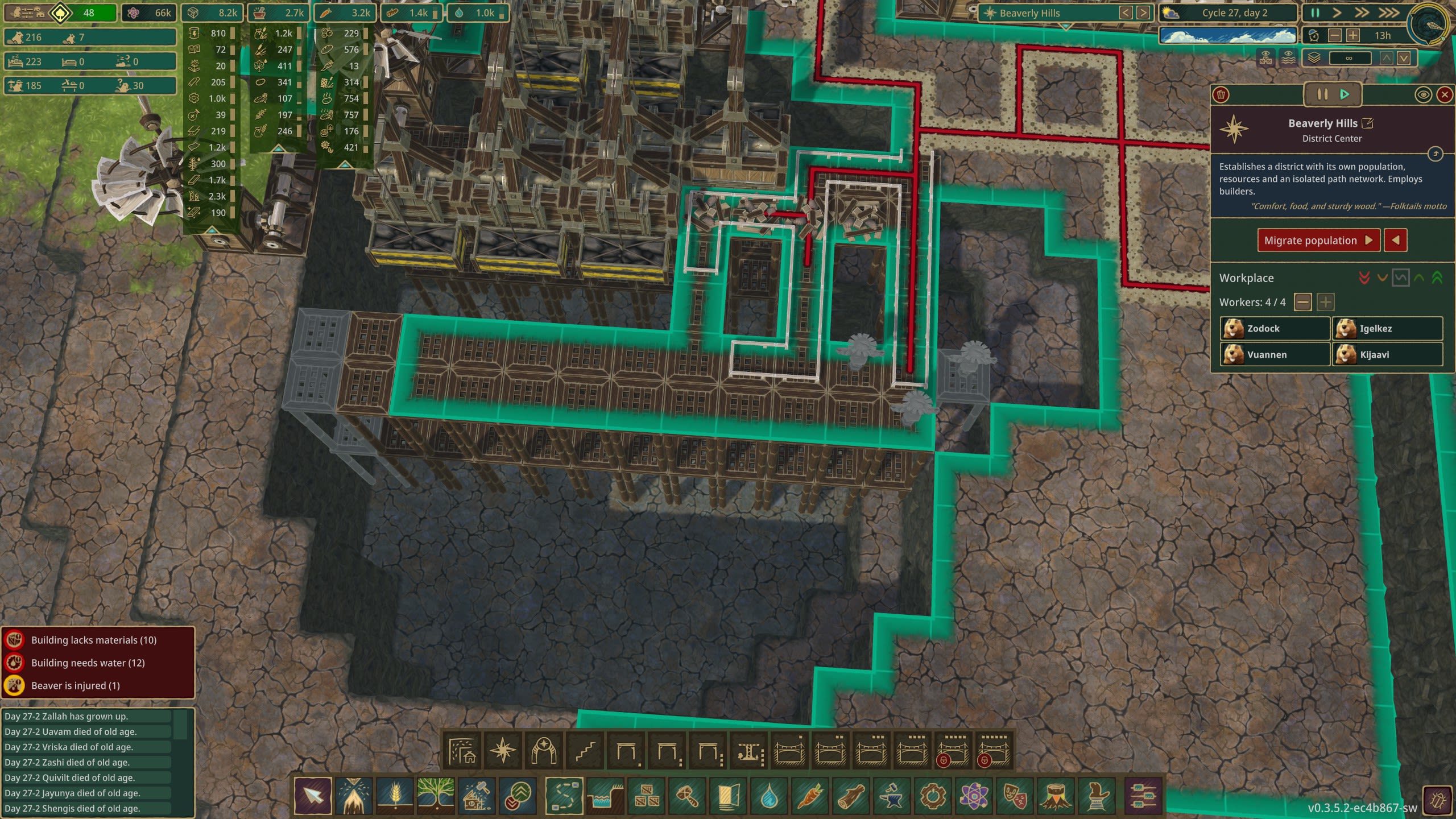Select the Wood category log icon
Screen dimensions: 1456x819
click(853, 797)
